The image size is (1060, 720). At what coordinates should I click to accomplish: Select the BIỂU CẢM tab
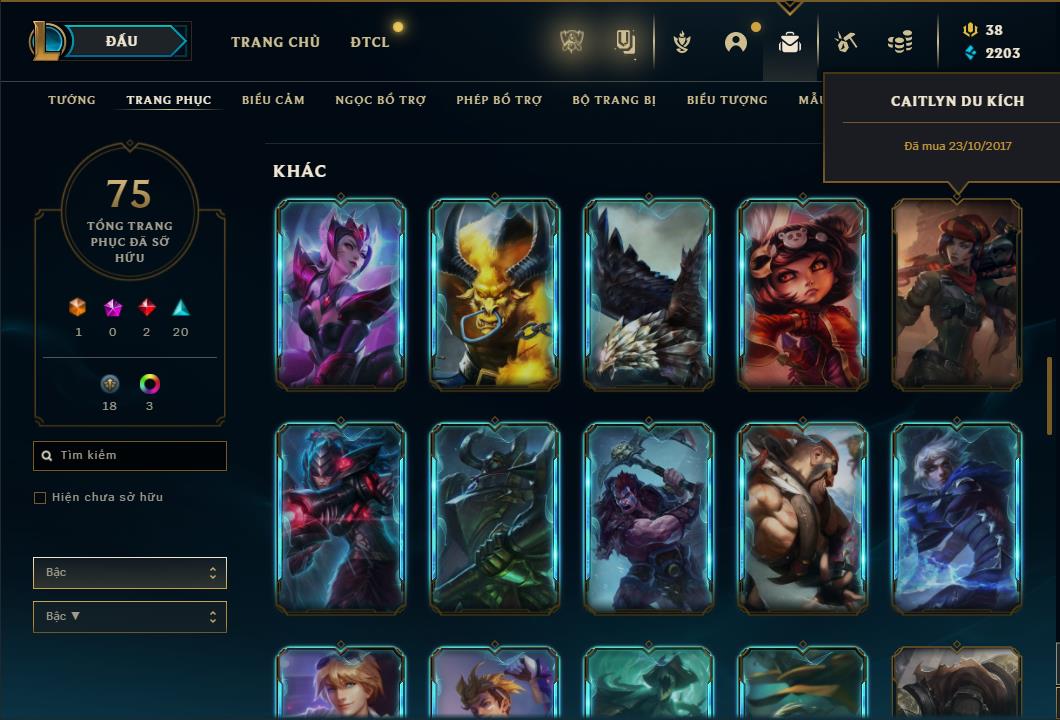pyautogui.click(x=273, y=100)
